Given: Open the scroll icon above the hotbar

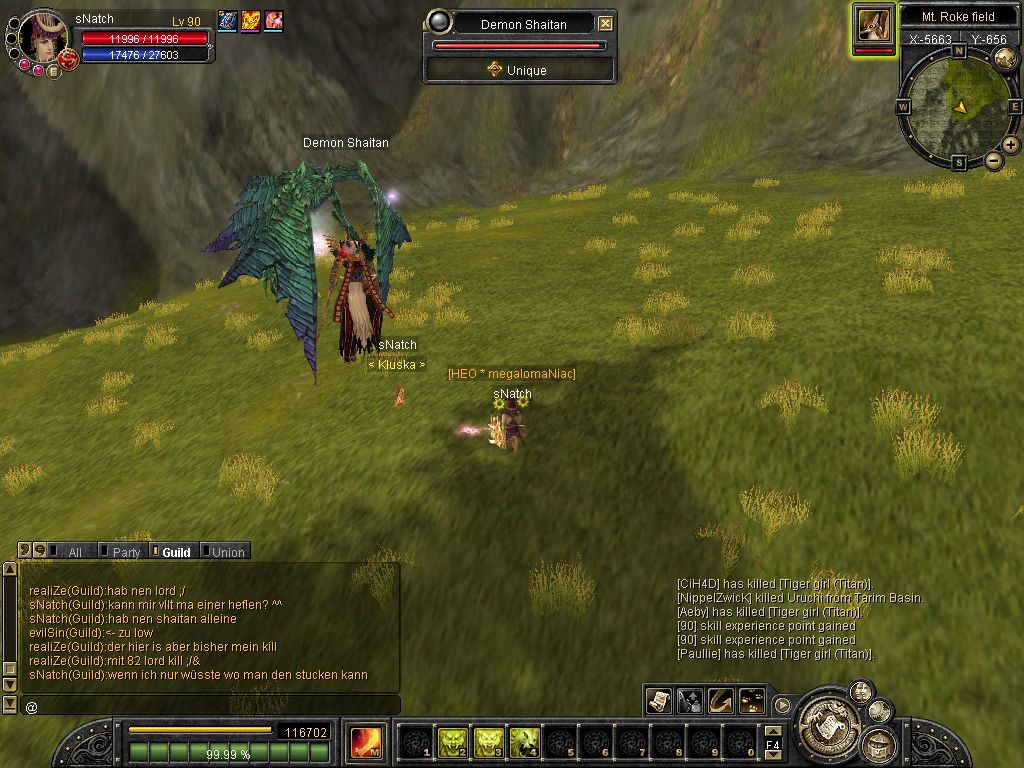Looking at the screenshot, I should point(659,701).
